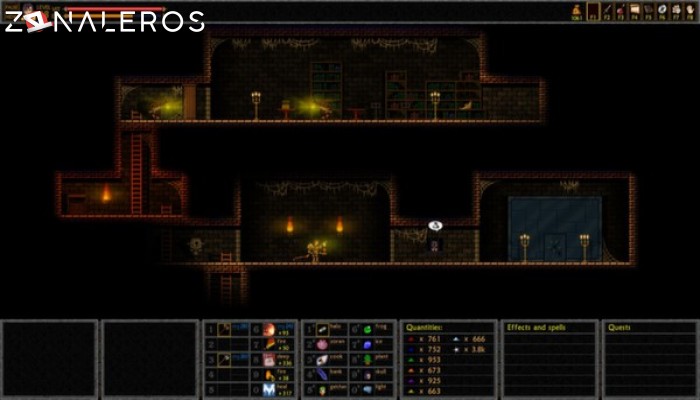
Task: Activate the deep spell slot
Action: pos(268,360)
